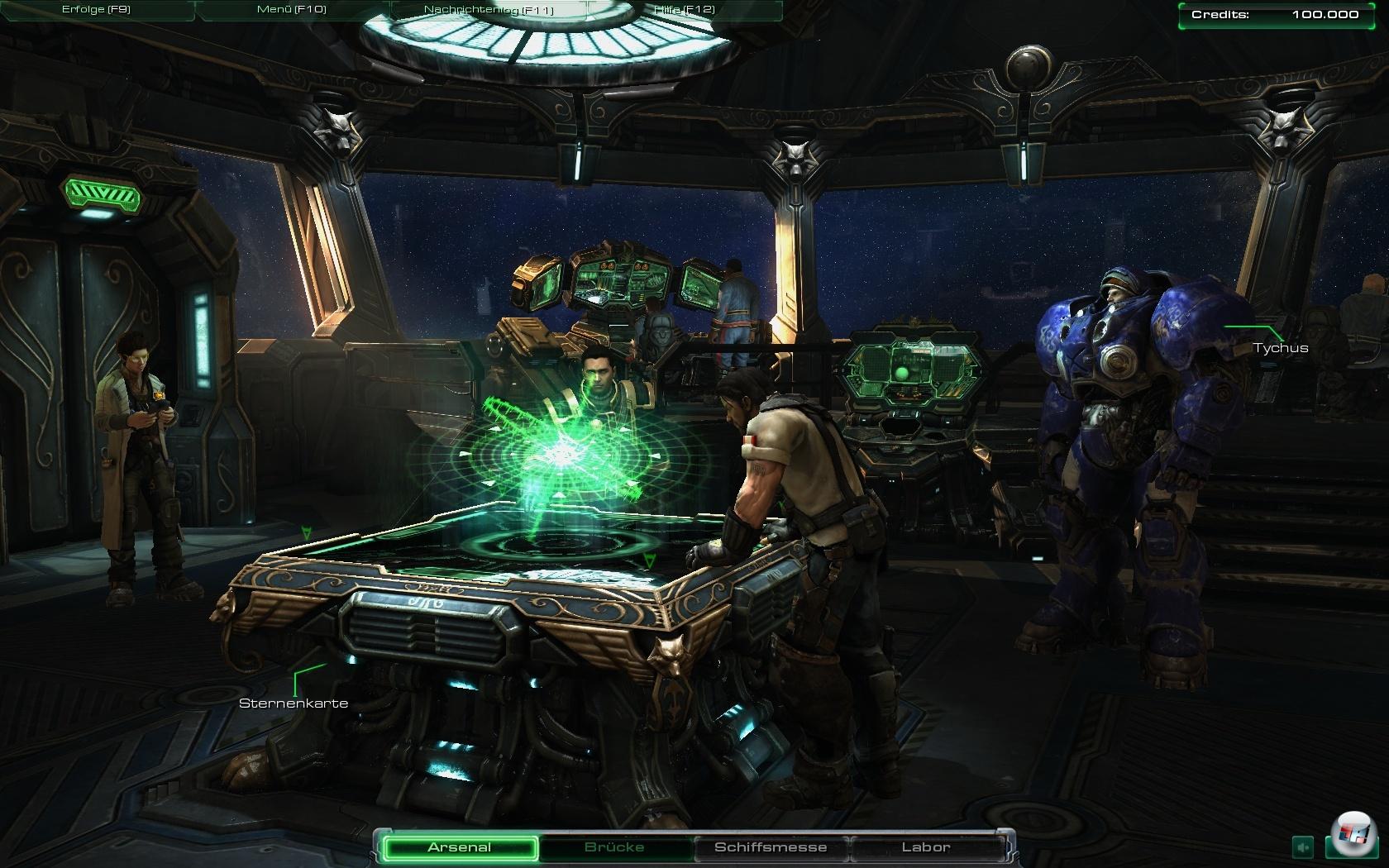Go to the Schiffsmesse tab
Viewport: 1389px width, 868px height.
[x=771, y=847]
